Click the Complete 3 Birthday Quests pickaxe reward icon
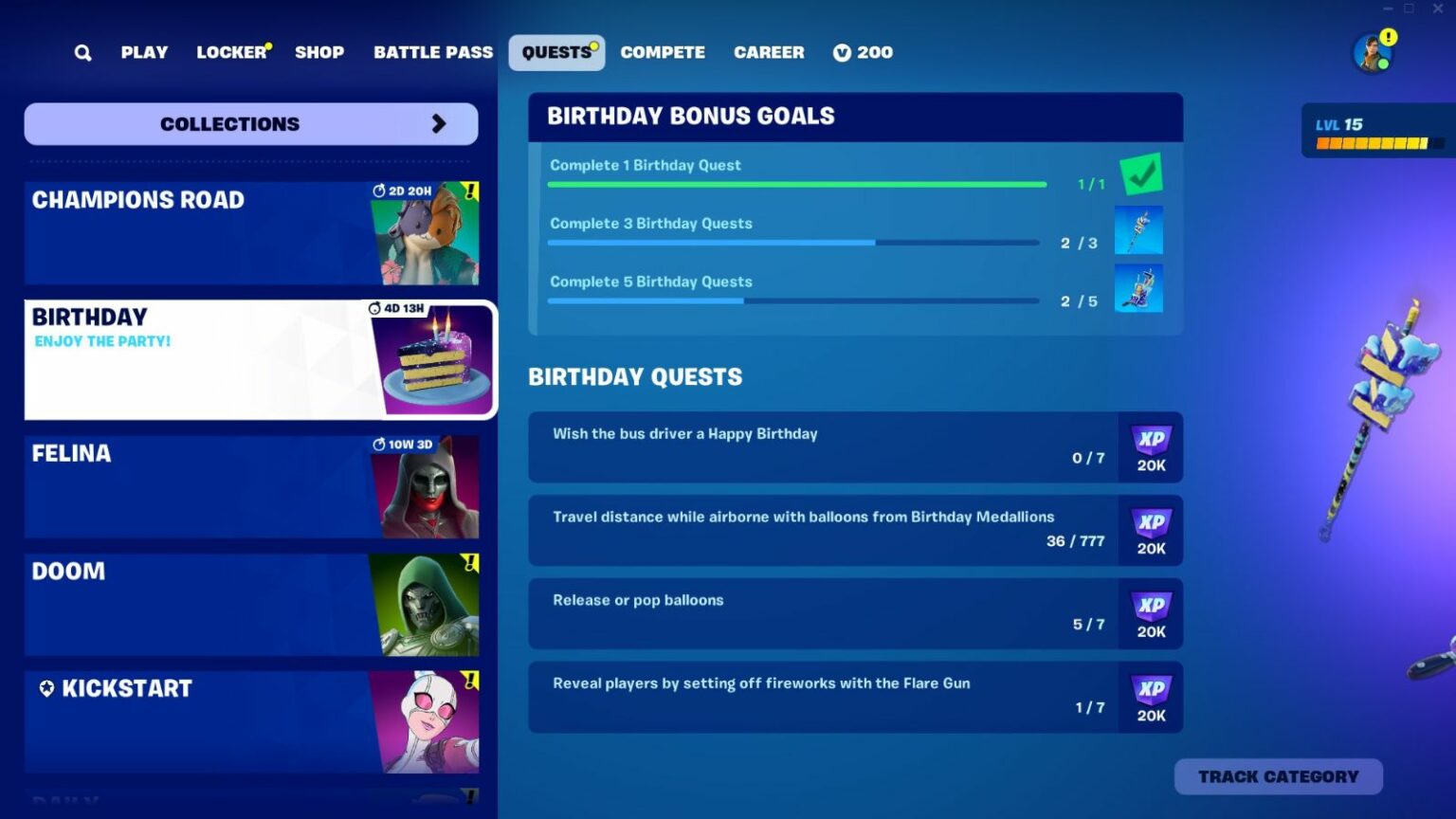The height and width of the screenshot is (819, 1456). 1138,230
